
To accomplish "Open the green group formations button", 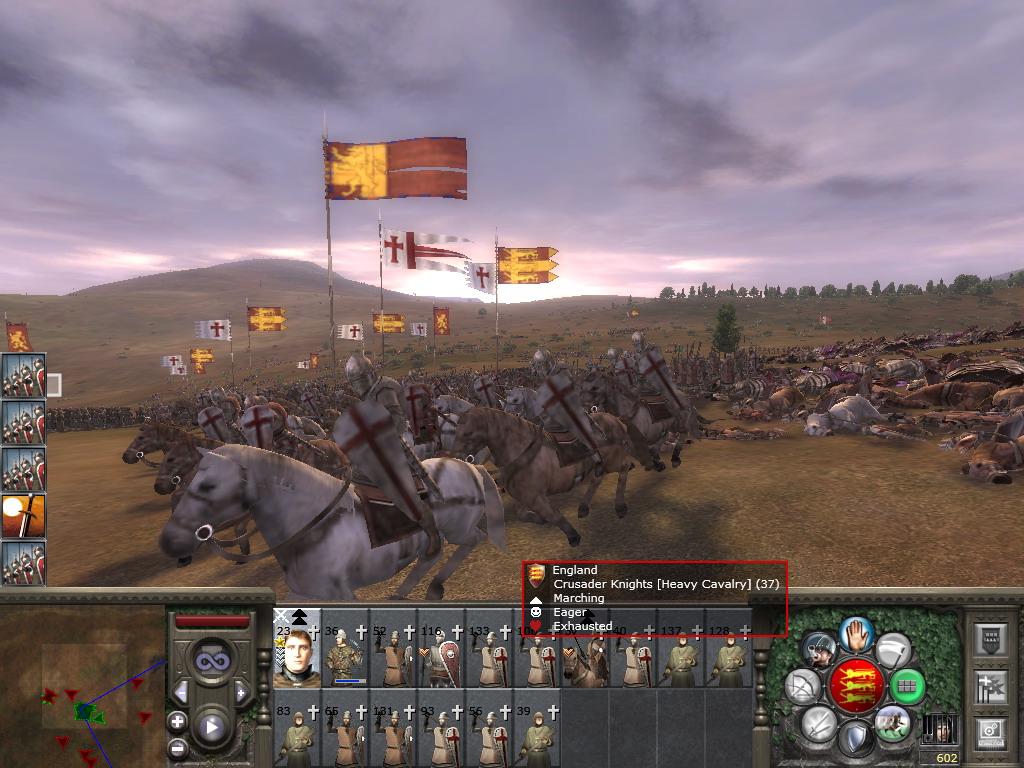I will tap(908, 686).
